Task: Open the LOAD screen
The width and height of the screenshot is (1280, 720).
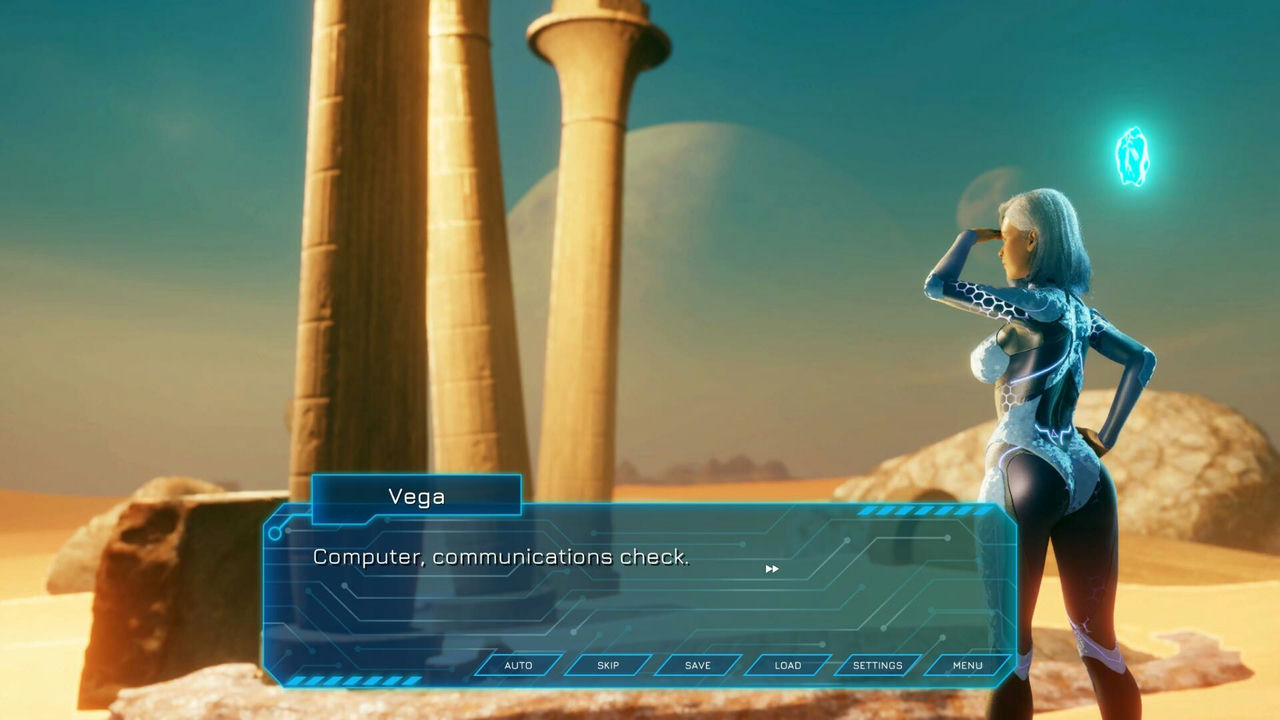Action: click(x=786, y=665)
